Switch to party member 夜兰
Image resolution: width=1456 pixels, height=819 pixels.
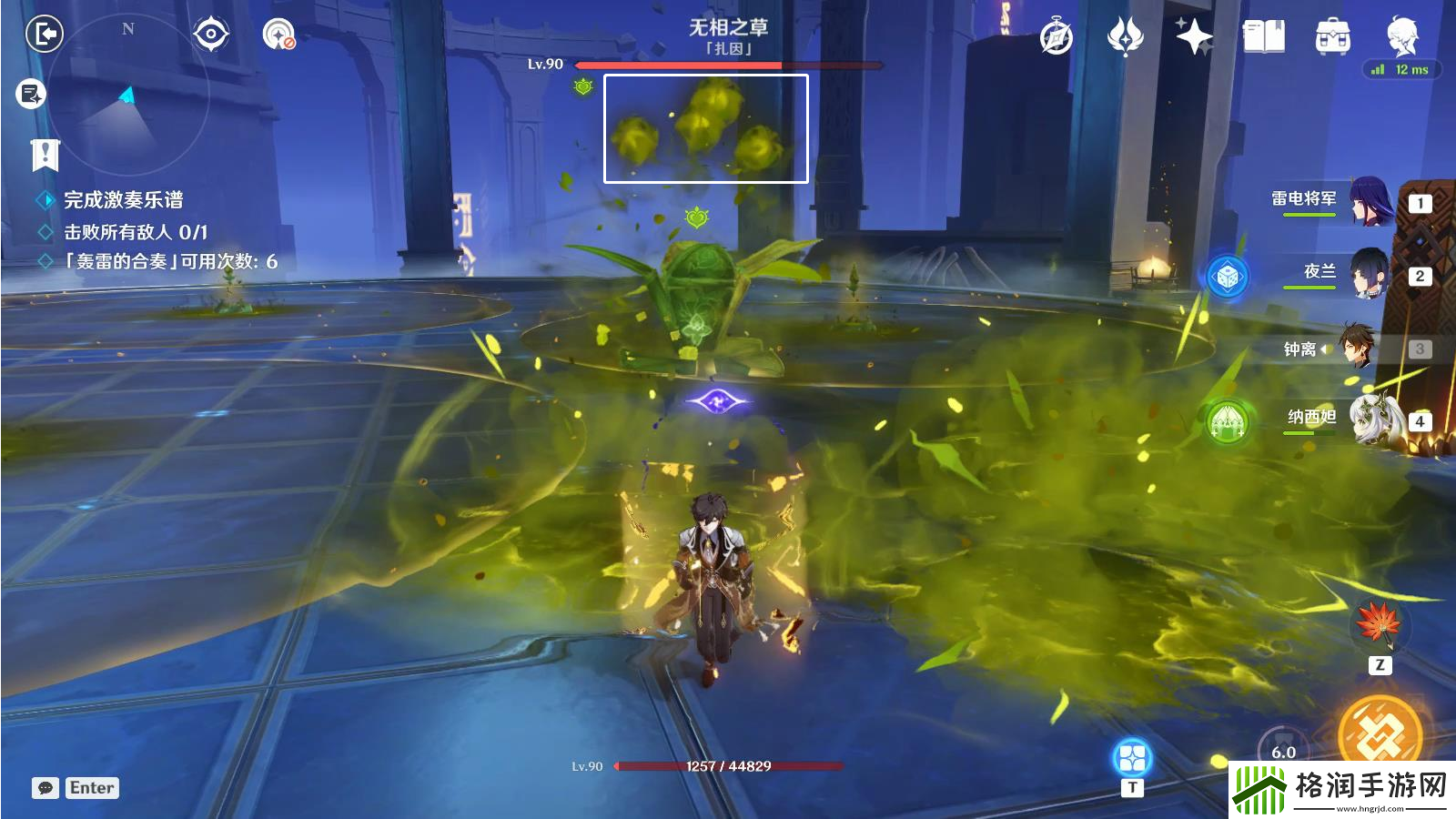(x=1368, y=273)
